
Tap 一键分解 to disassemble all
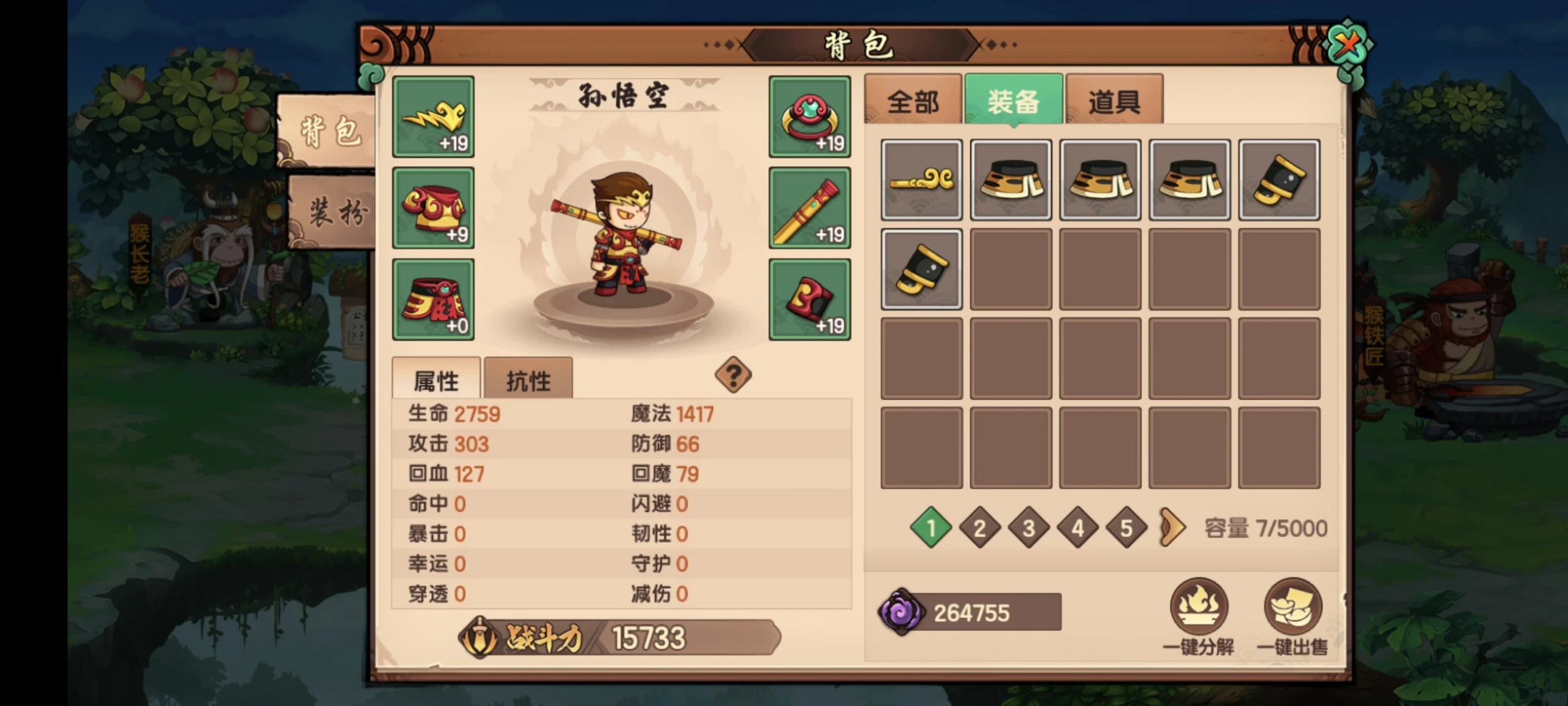click(x=1199, y=616)
